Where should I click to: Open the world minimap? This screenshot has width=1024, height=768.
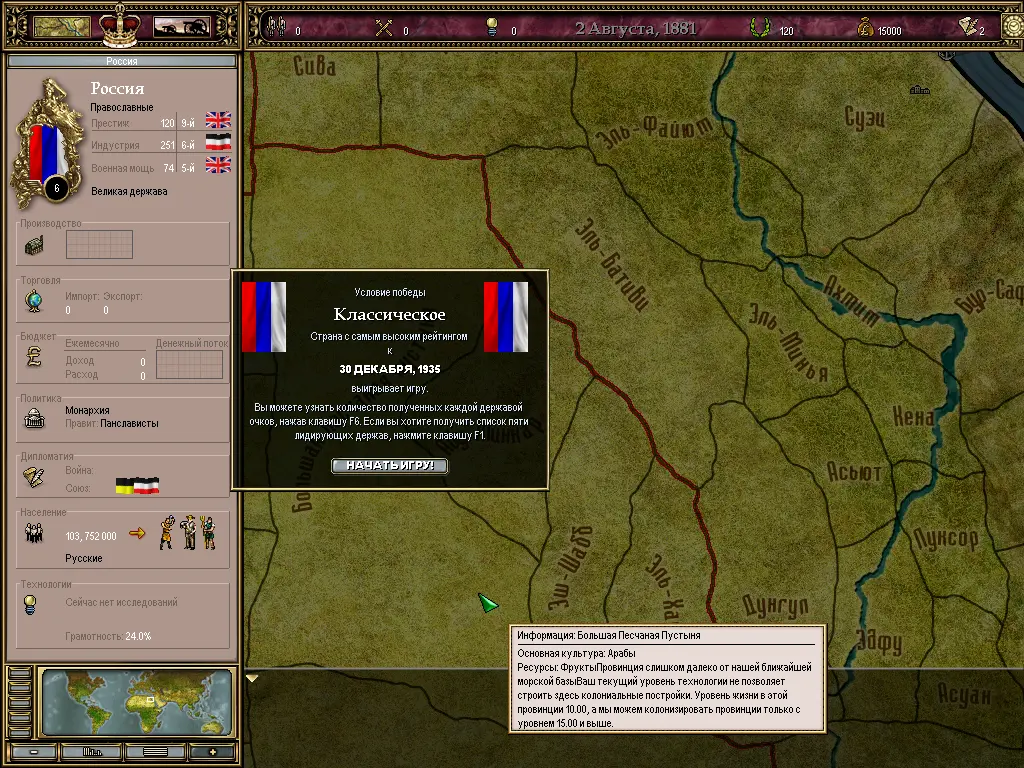click(137, 703)
